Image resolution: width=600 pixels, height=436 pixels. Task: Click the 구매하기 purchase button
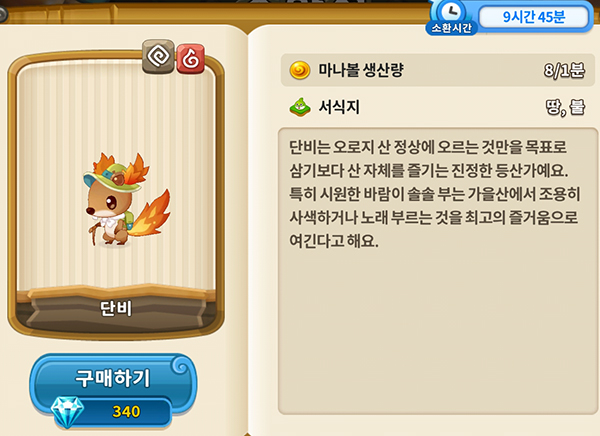pos(113,378)
